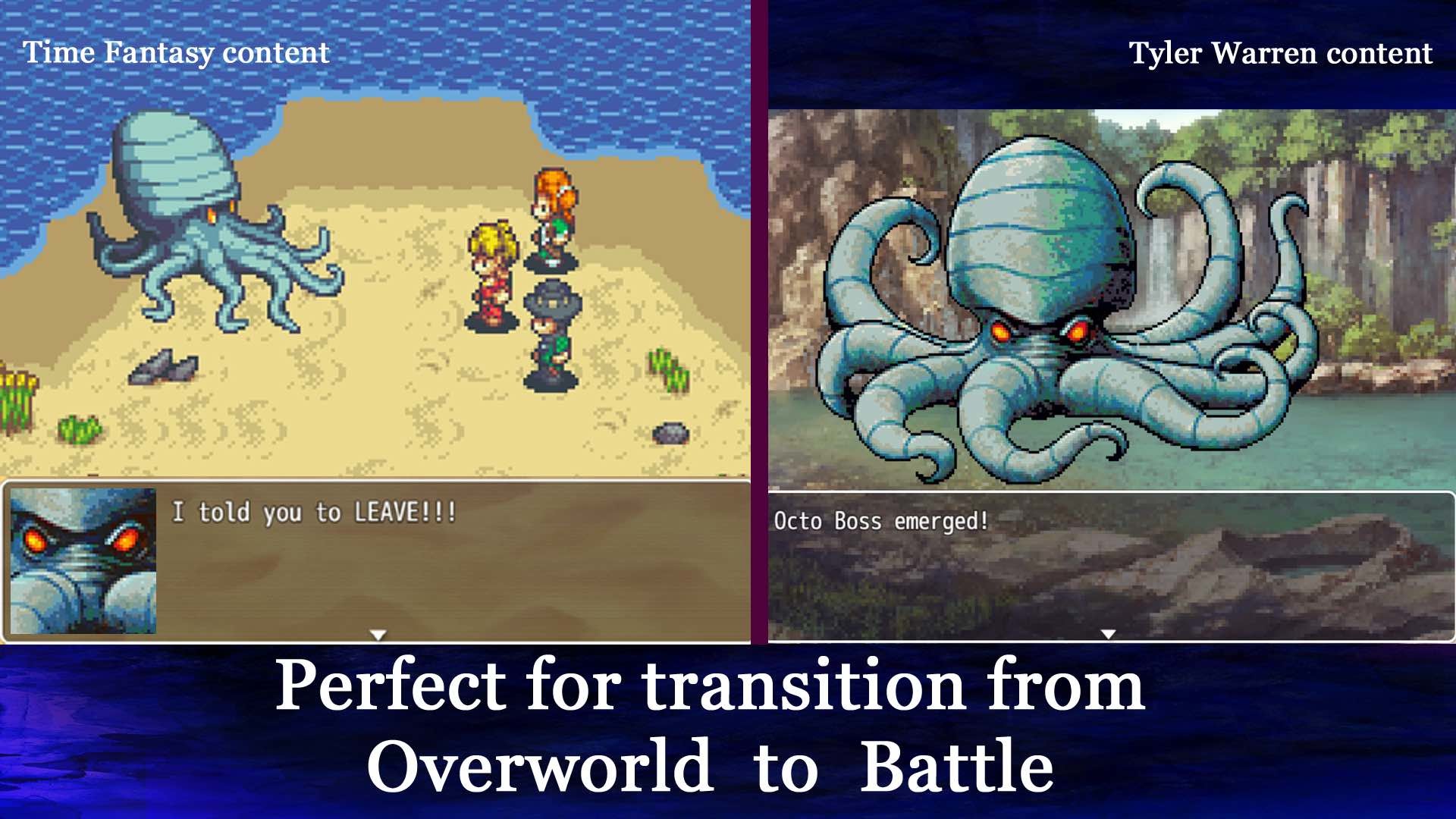
Task: Click the 'Octo Boss emerged!' text
Action: (x=880, y=521)
